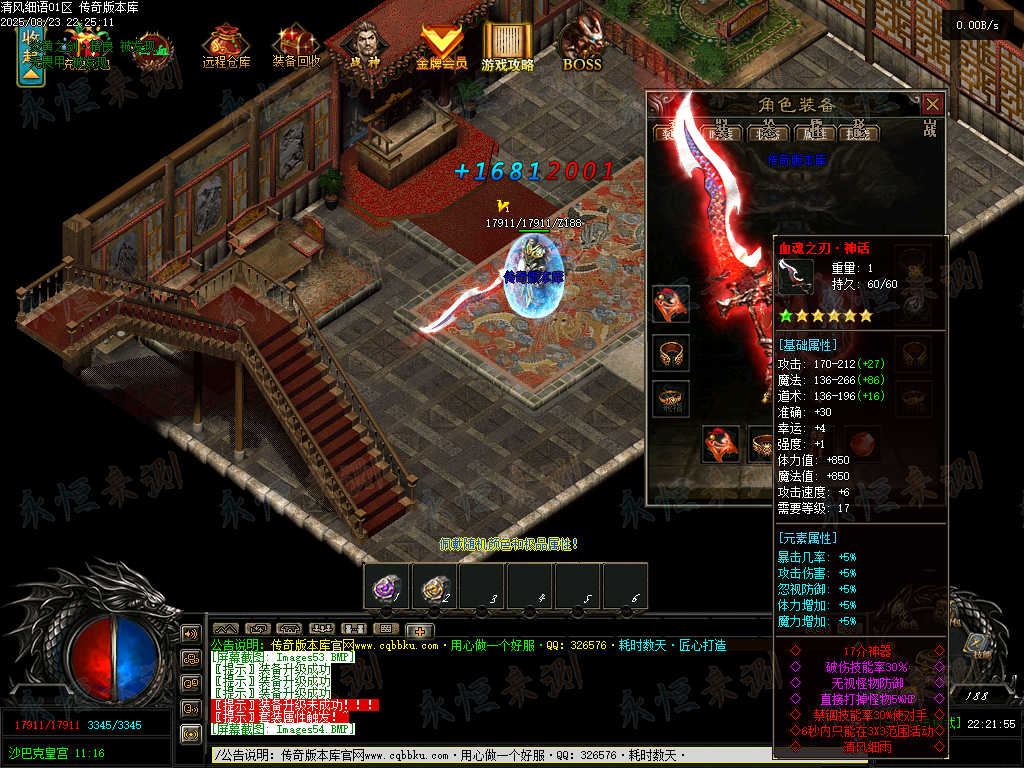This screenshot has width=1024, height=768.
Task: Close the 角色装备 character equipment window
Action: [x=932, y=104]
